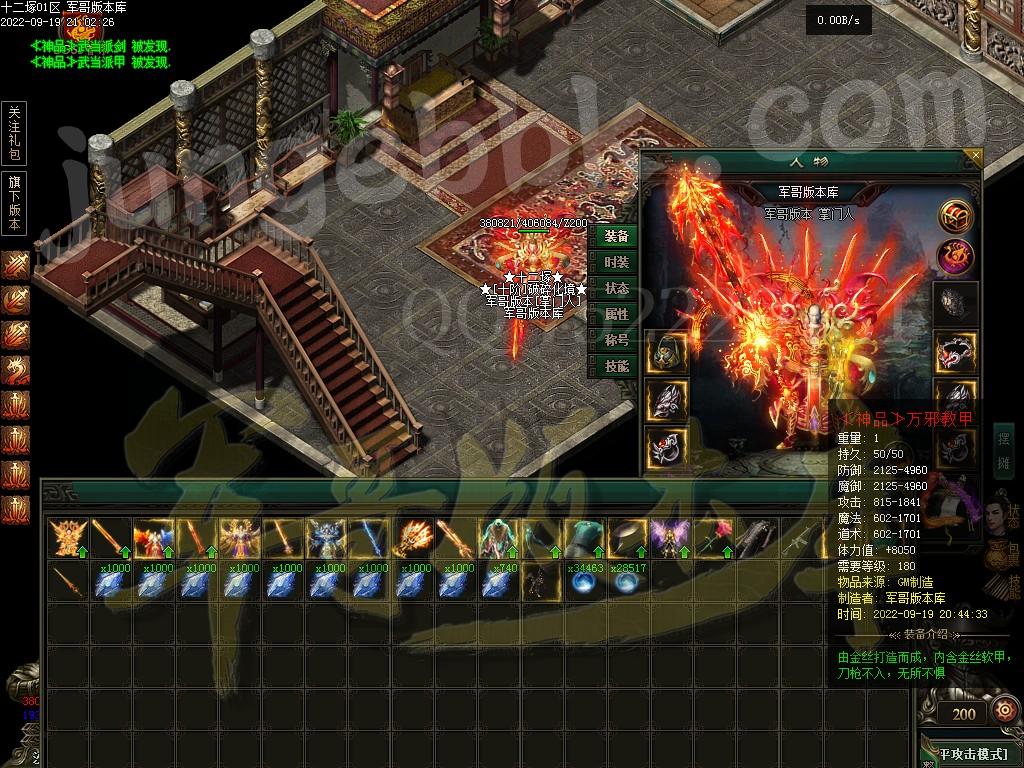Switch to the 装备 equipment tab
The width and height of the screenshot is (1024, 768).
pyautogui.click(x=617, y=236)
